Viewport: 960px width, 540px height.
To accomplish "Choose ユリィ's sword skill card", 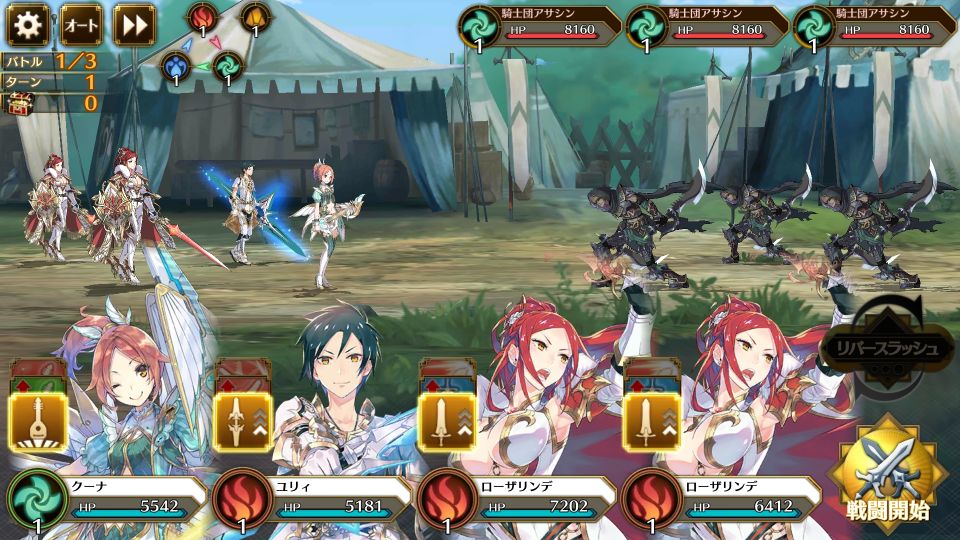I will 238,421.
